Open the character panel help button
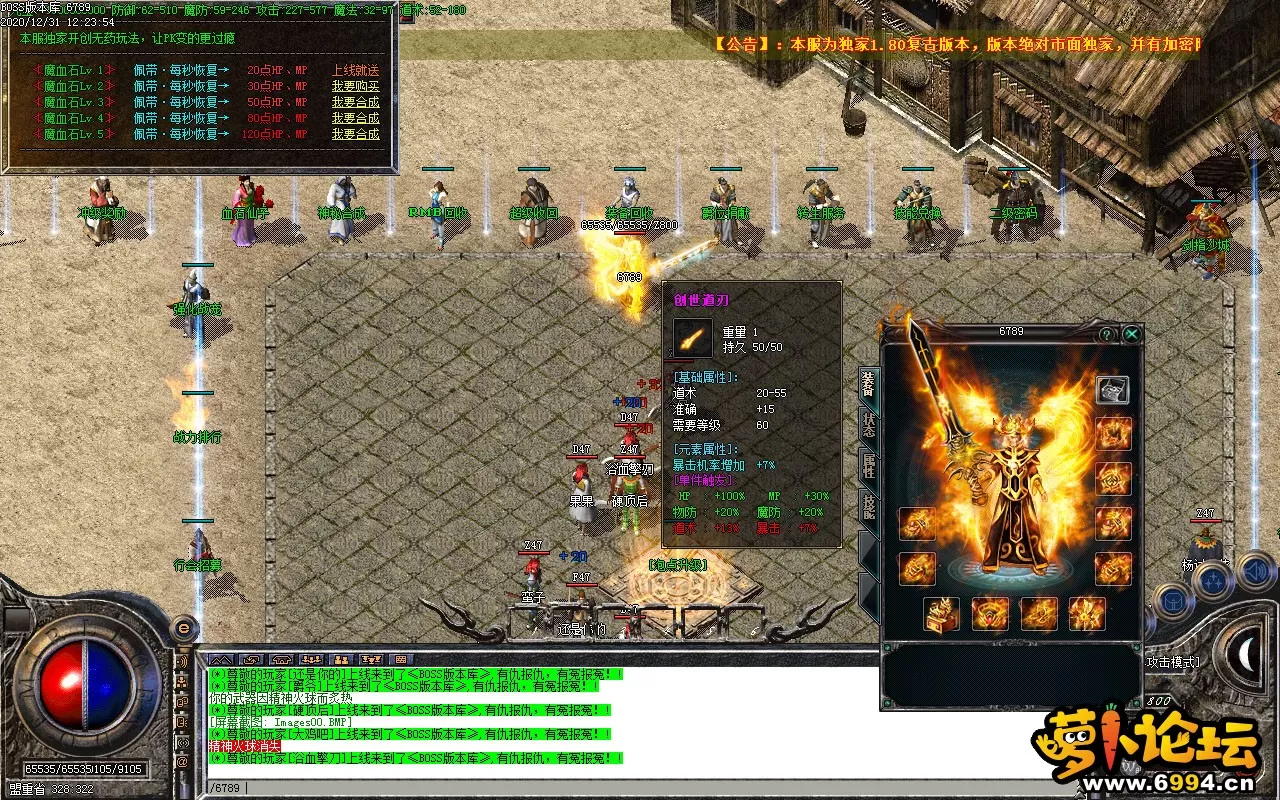 (x=1107, y=335)
